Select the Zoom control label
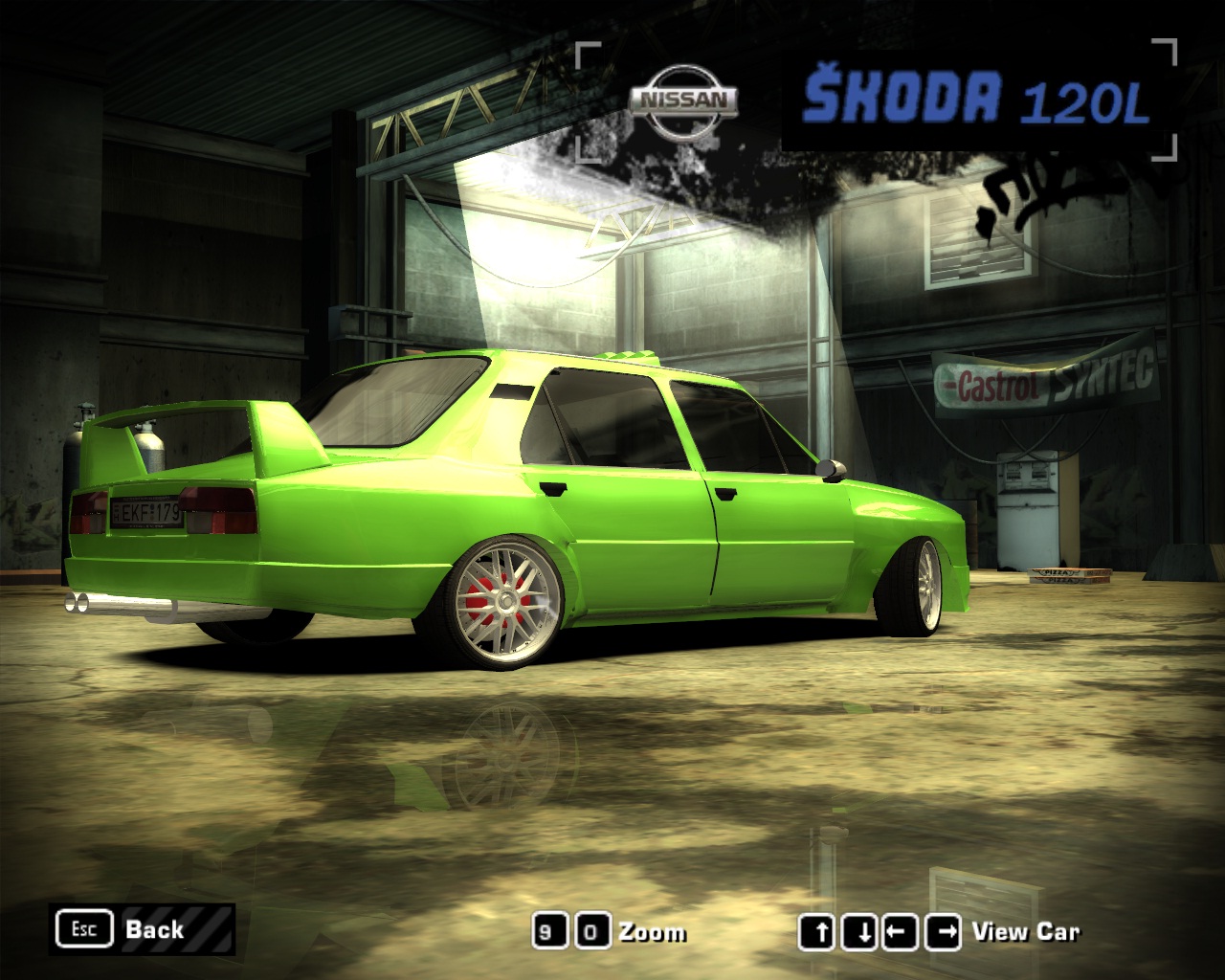Screen dimensions: 1225x980 click(x=652, y=932)
